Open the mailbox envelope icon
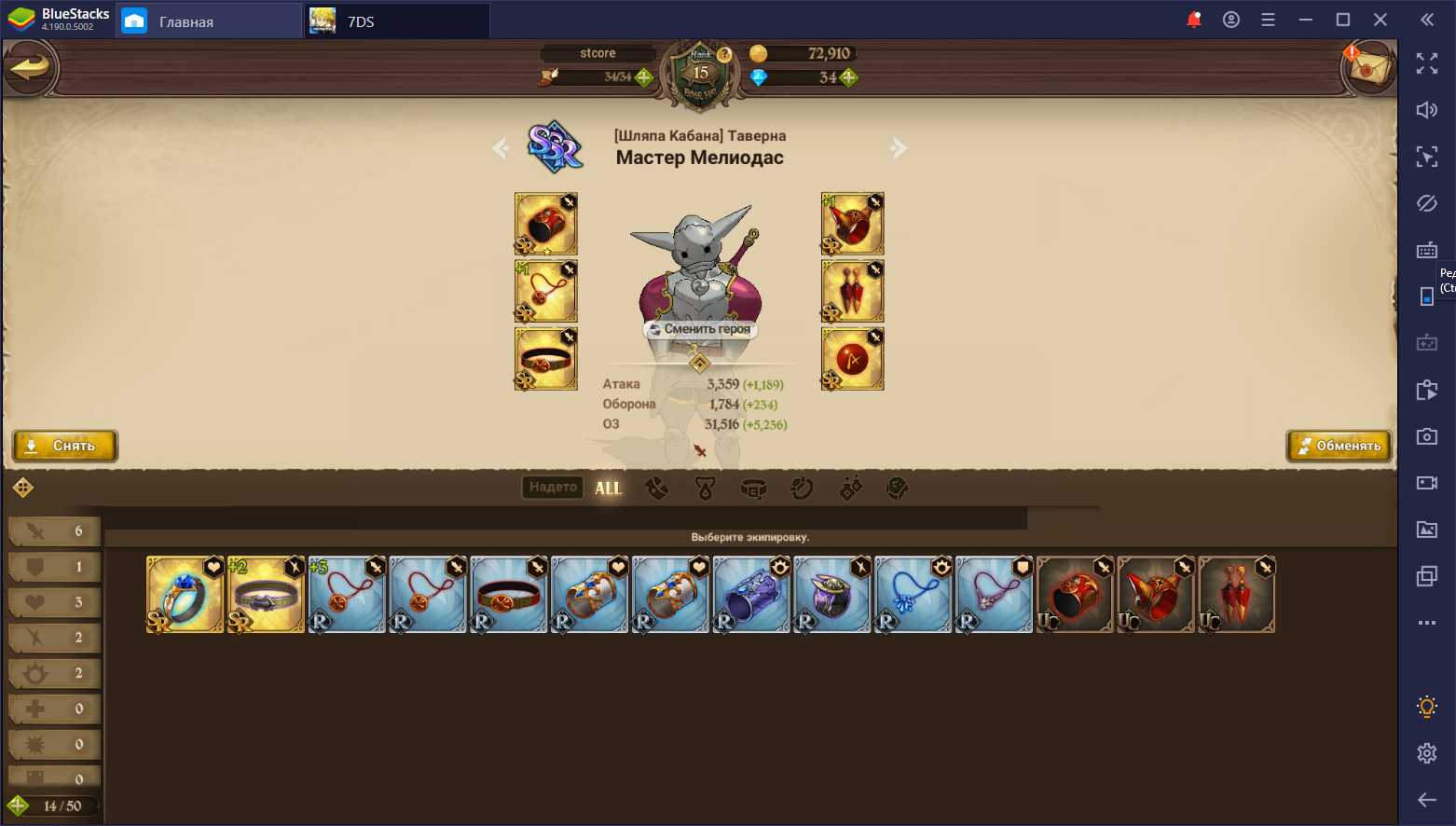Image resolution: width=1456 pixels, height=826 pixels. tap(1367, 67)
